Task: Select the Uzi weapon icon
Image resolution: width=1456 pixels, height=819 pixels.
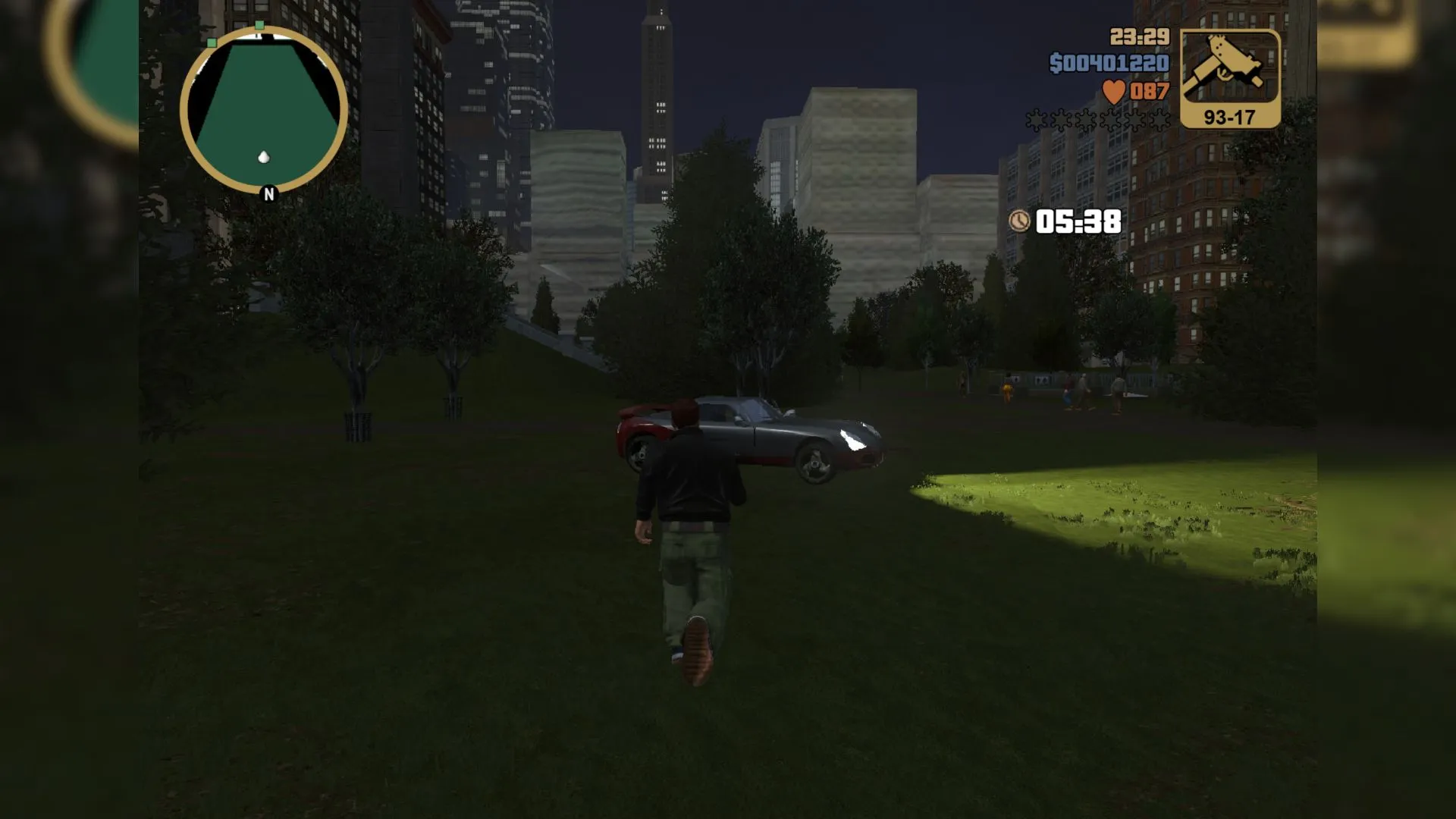Action: coord(1228,68)
